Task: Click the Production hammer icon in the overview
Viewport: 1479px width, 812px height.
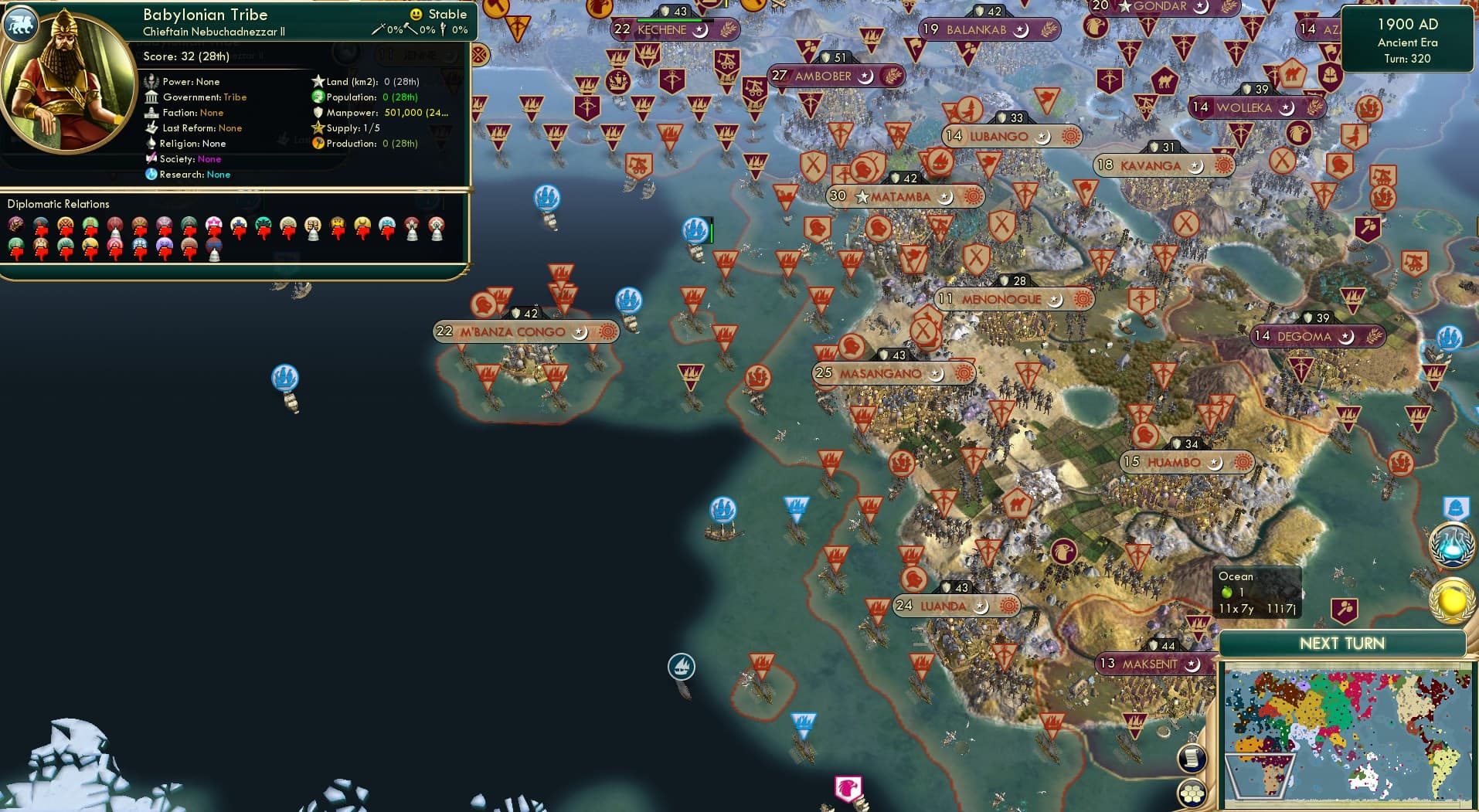Action: [317, 144]
